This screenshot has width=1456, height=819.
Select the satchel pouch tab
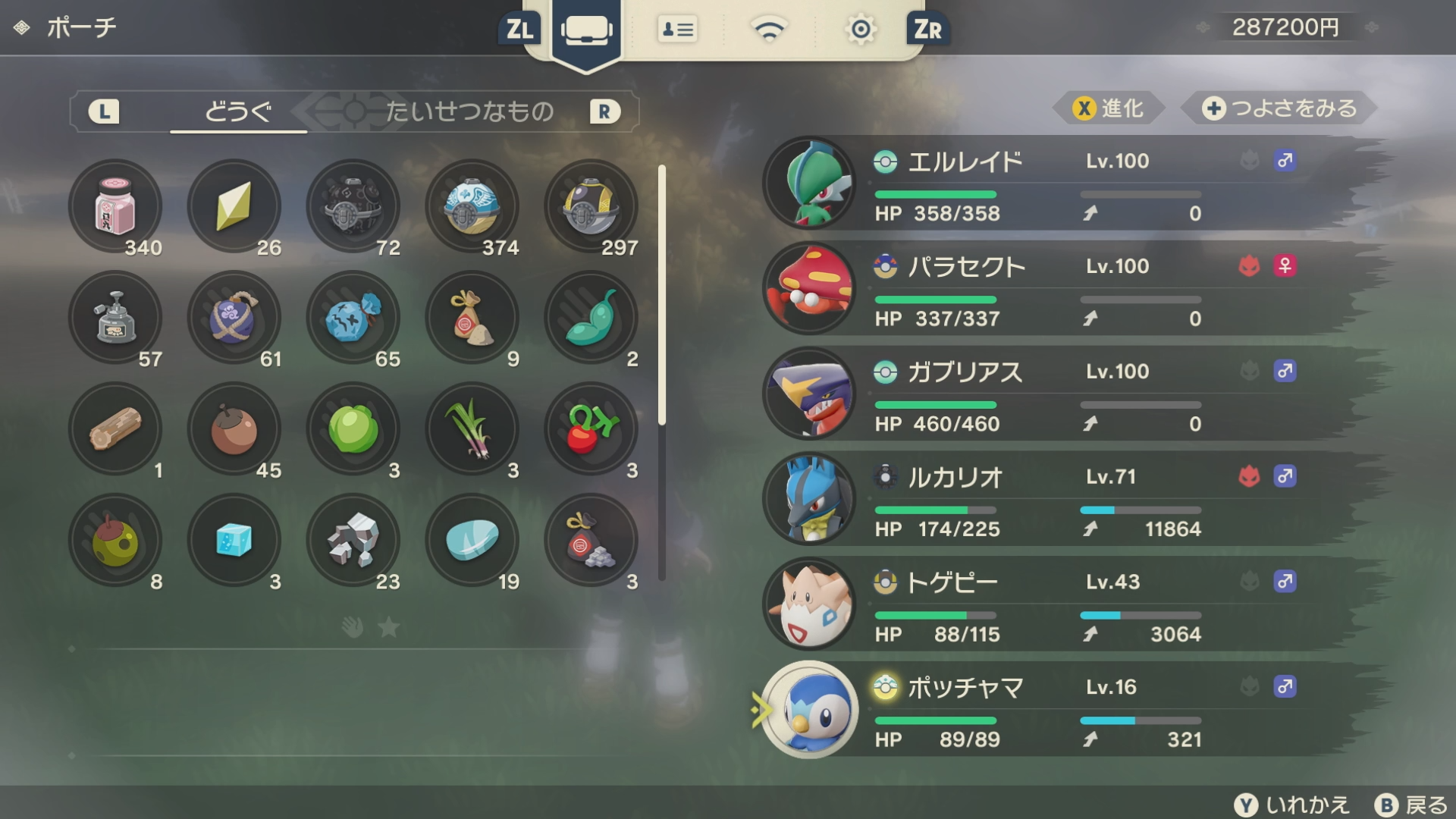point(586,31)
